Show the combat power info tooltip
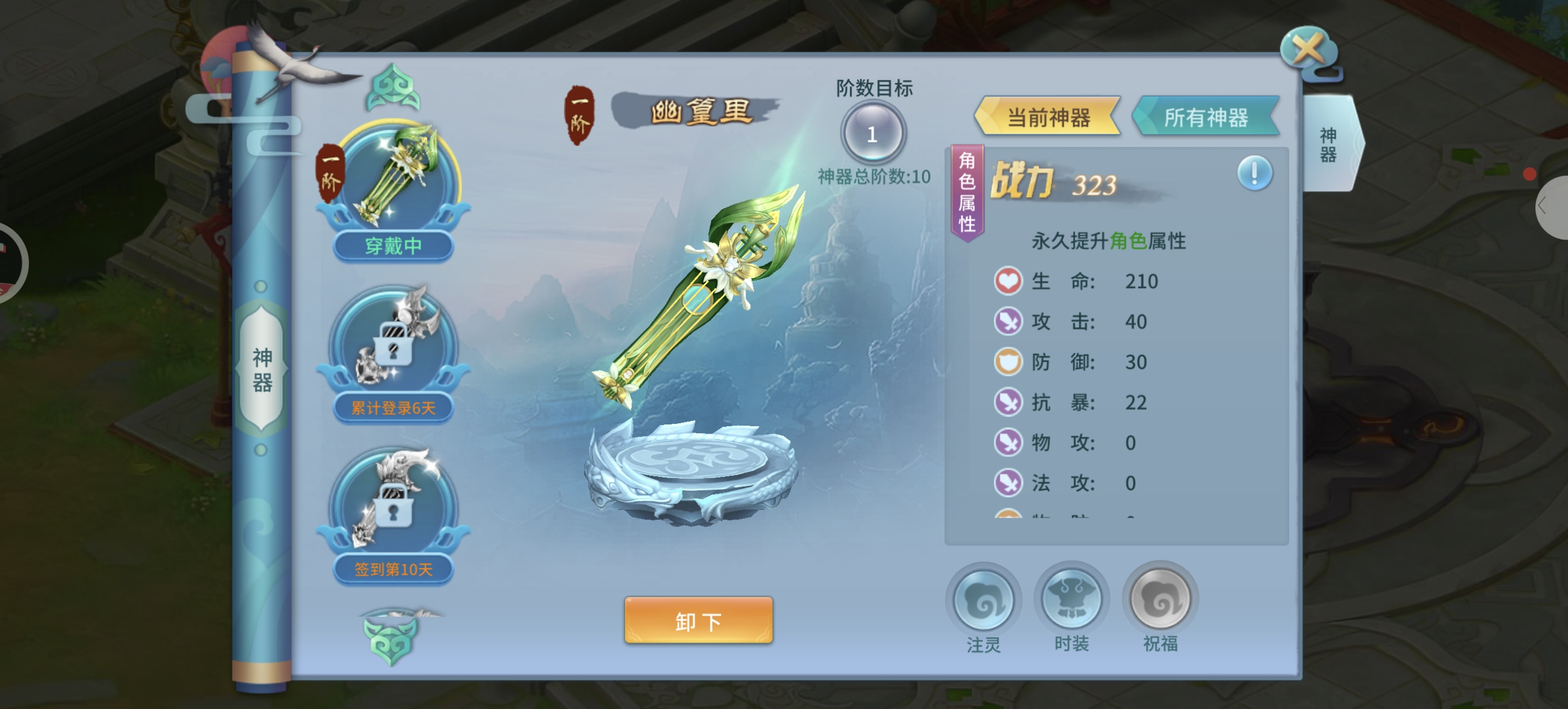The width and height of the screenshot is (1568, 709). (1254, 173)
